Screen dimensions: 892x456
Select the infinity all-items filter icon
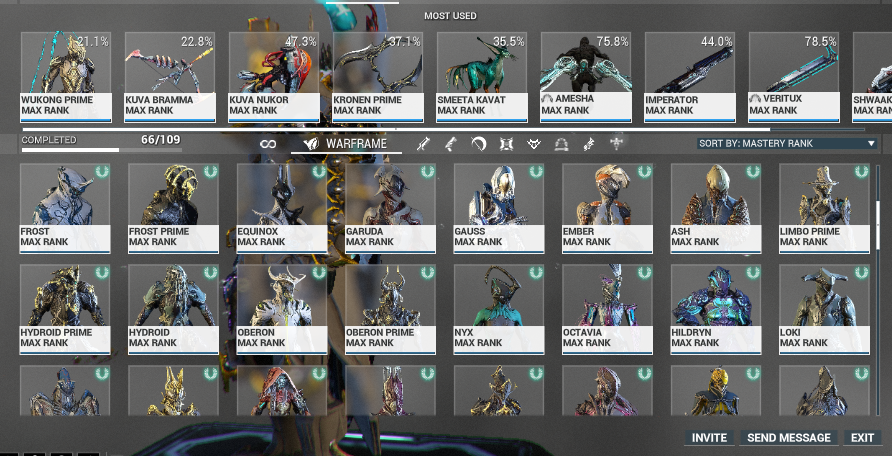268,144
